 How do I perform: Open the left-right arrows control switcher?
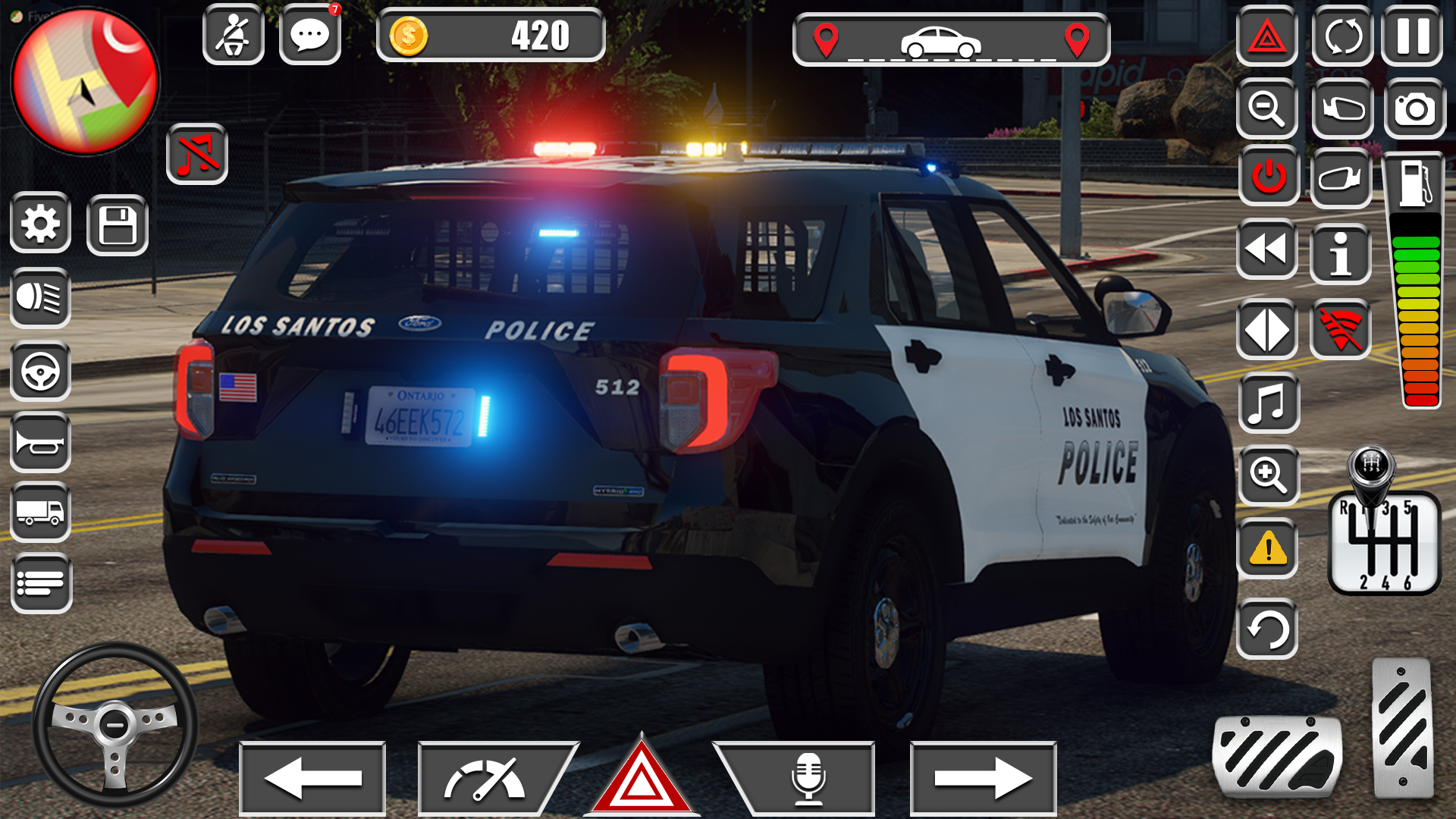coord(1266,329)
